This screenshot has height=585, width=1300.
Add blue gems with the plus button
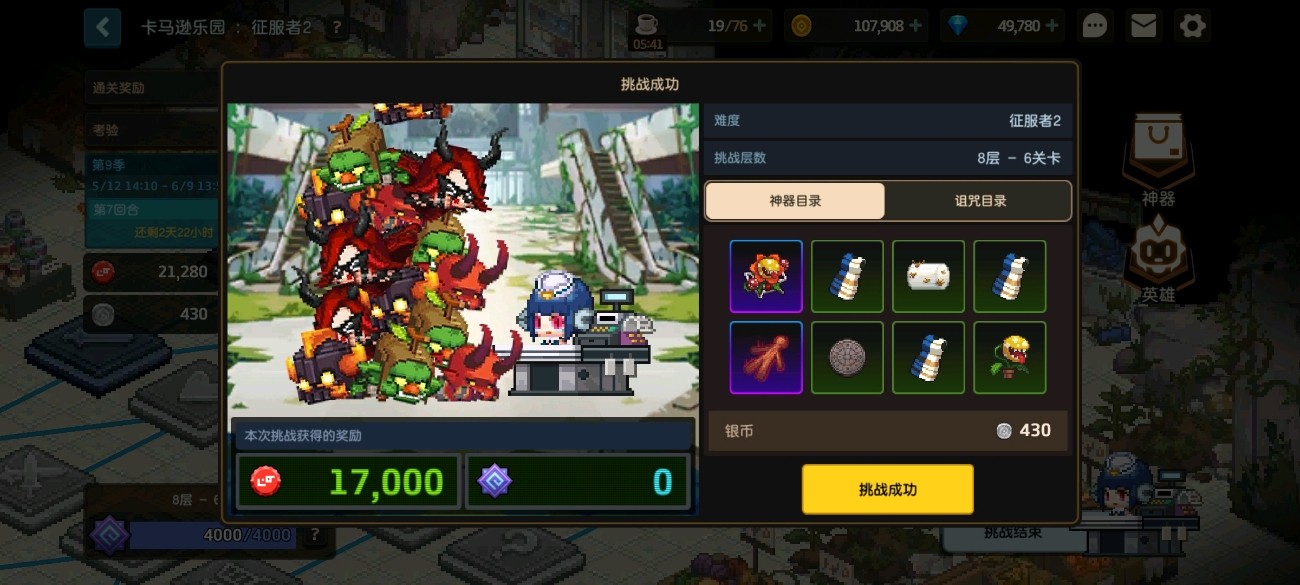tap(1052, 26)
